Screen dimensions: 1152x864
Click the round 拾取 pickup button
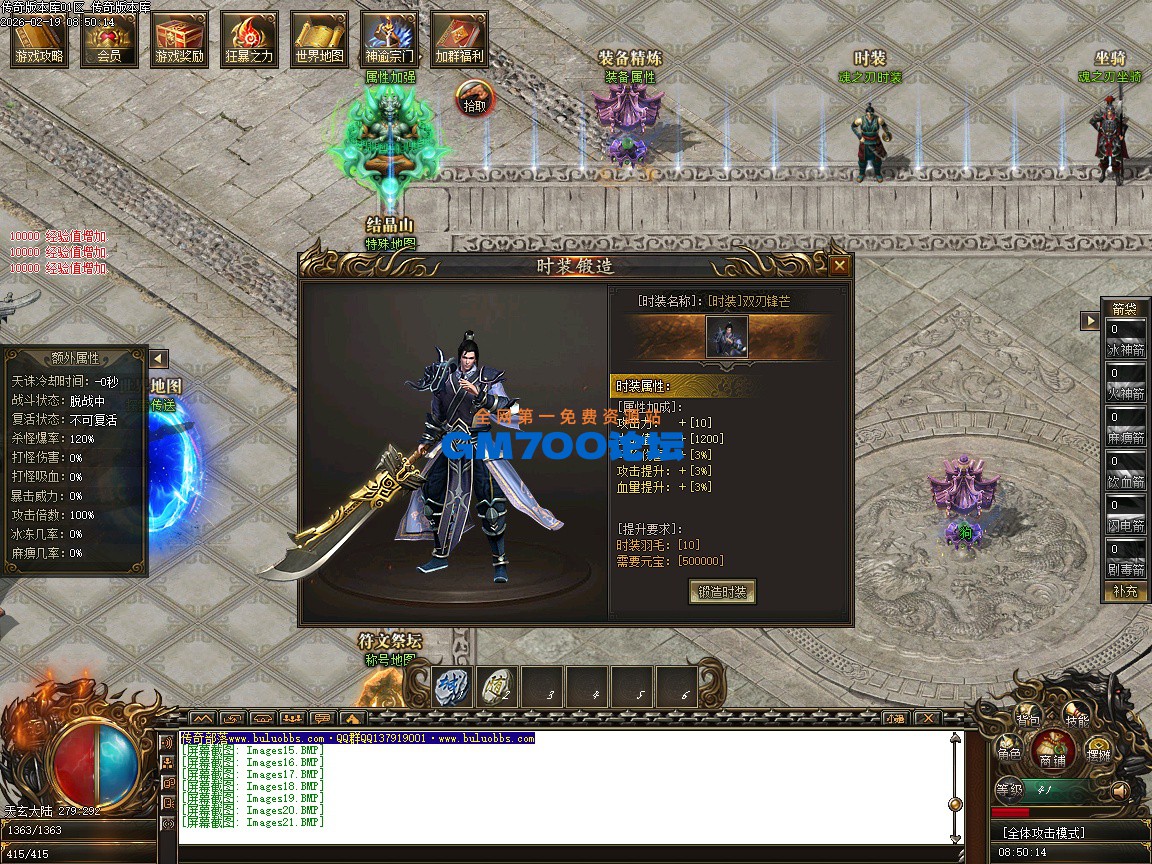tap(476, 99)
